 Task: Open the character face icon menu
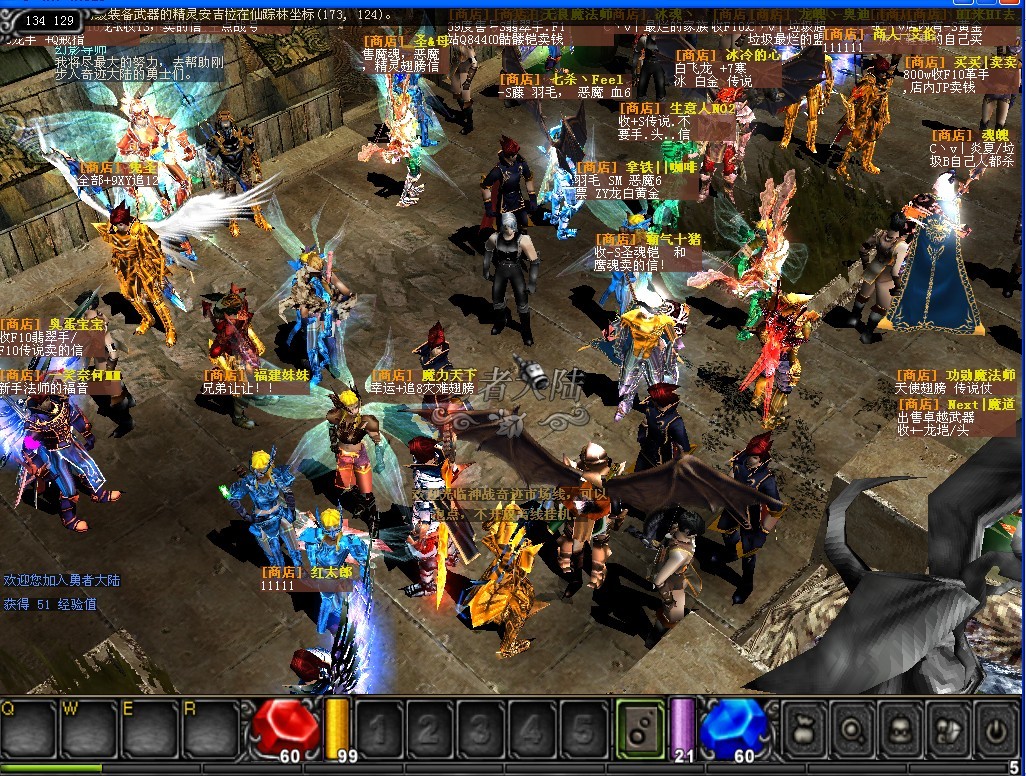[901, 729]
